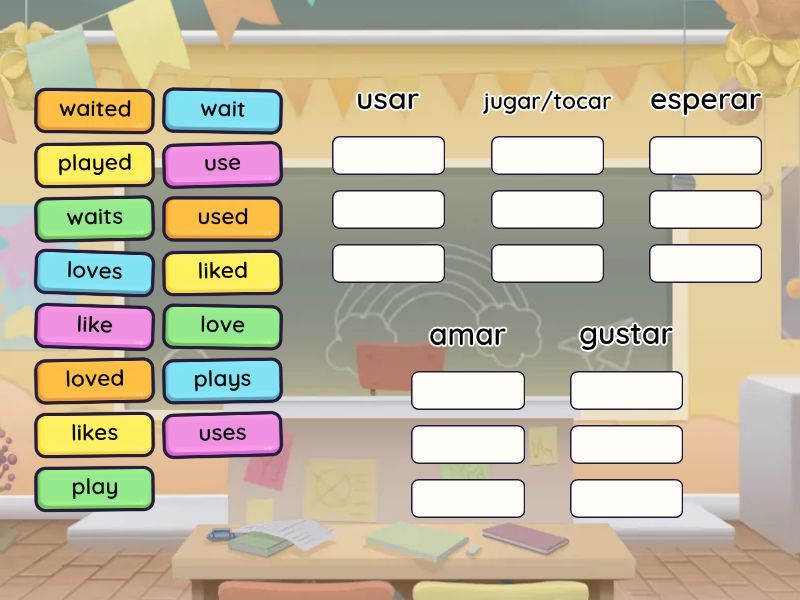Screen dimensions: 800x600
Task: Pick the green "love" word tile
Action: [222, 326]
